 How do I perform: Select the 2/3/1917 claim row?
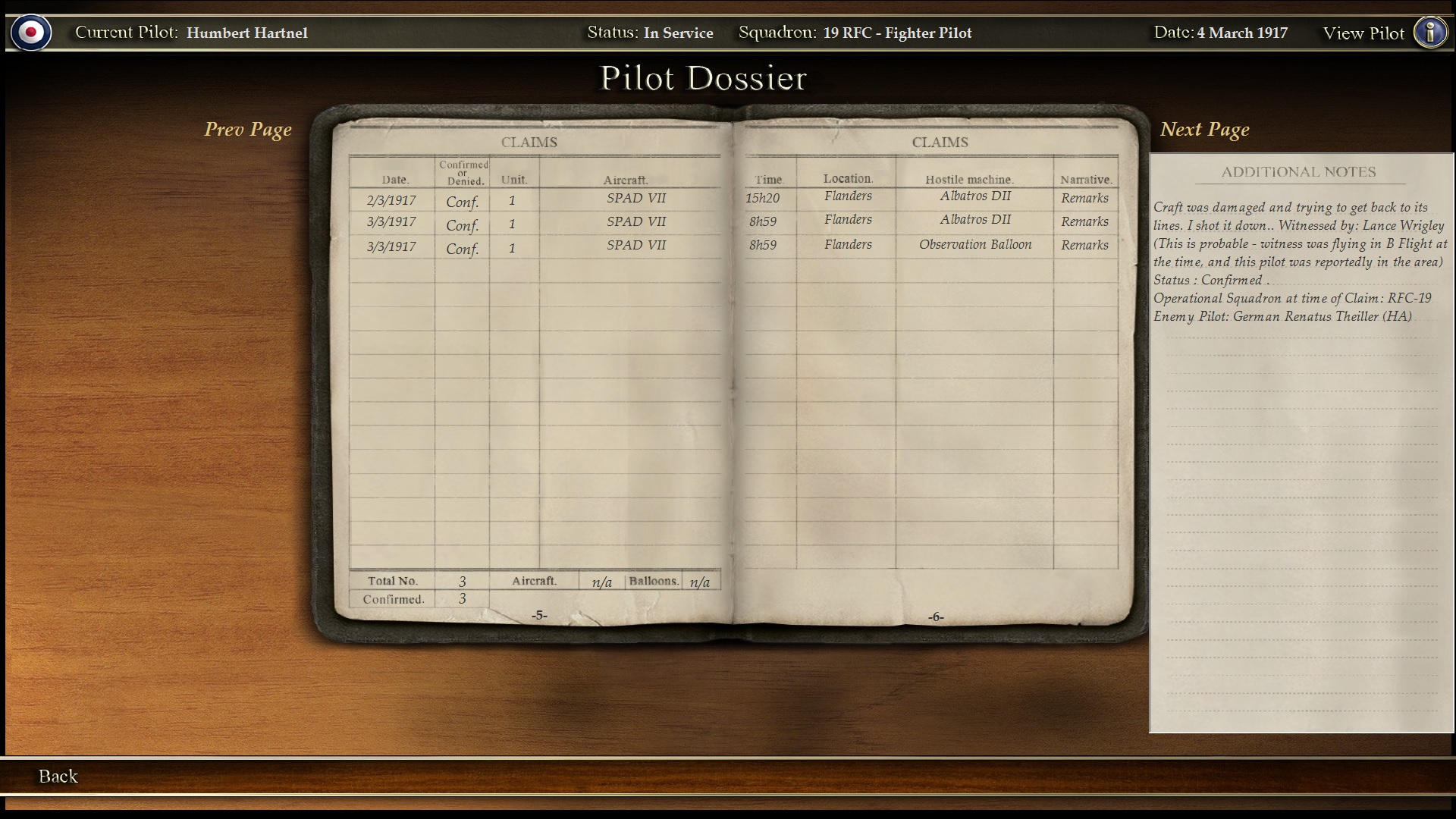[391, 200]
